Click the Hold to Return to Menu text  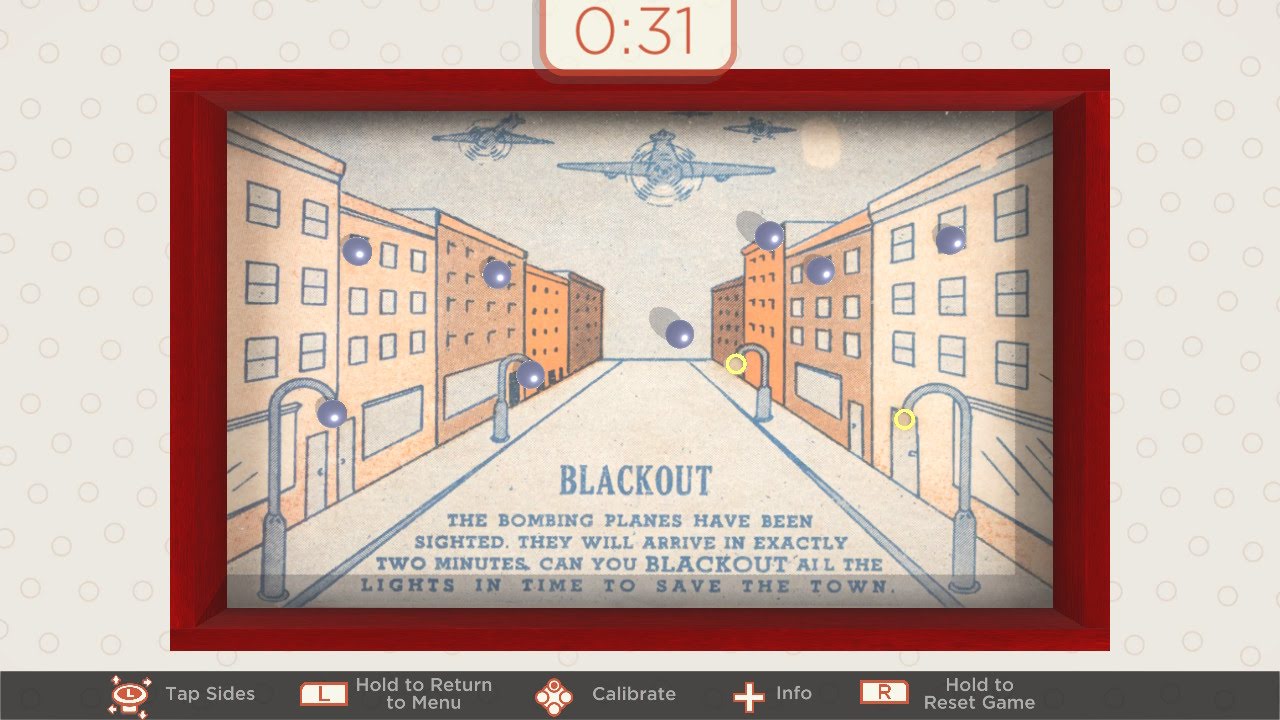pos(422,692)
